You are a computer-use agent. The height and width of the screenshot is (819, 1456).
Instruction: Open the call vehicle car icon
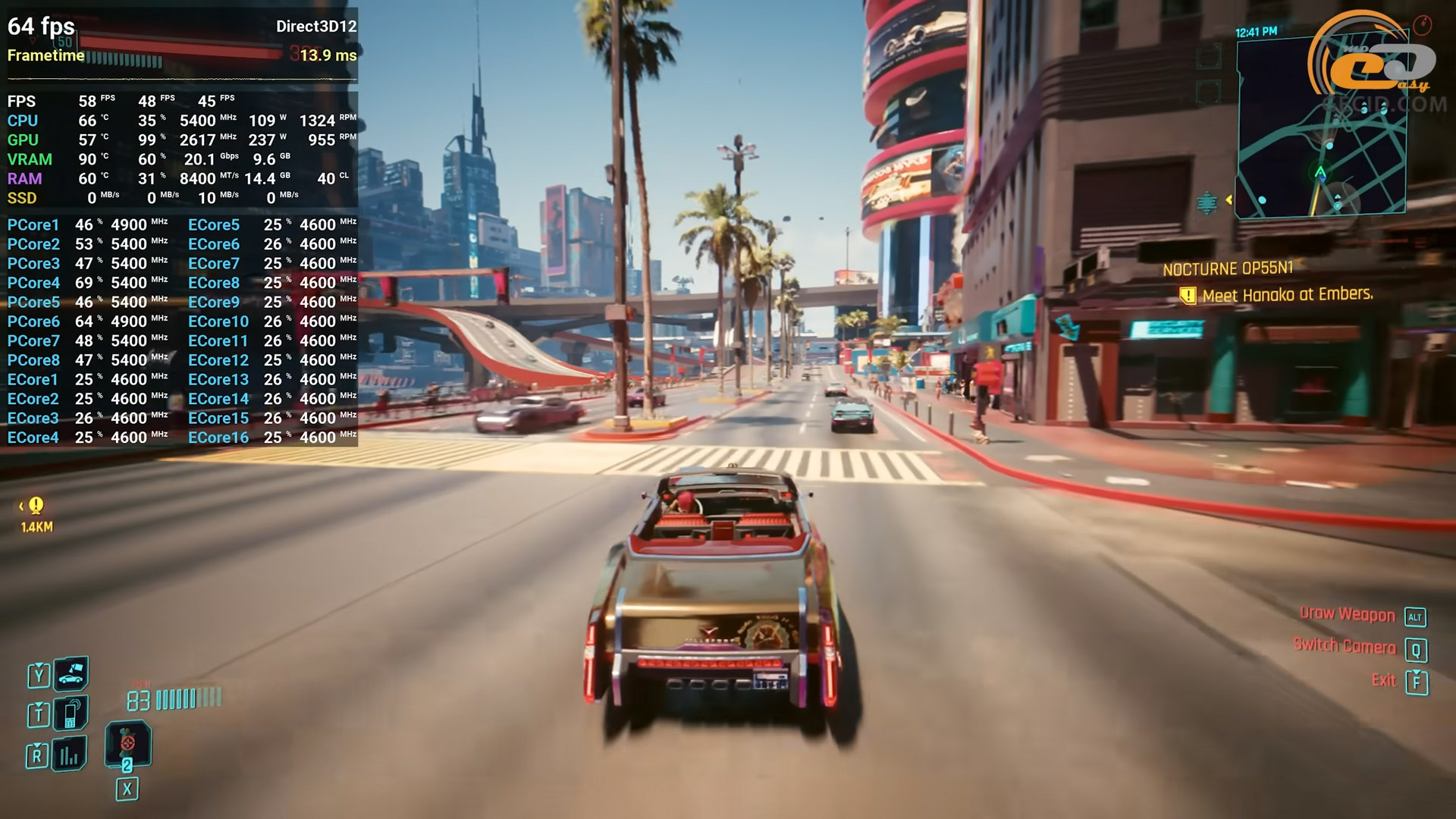click(71, 673)
